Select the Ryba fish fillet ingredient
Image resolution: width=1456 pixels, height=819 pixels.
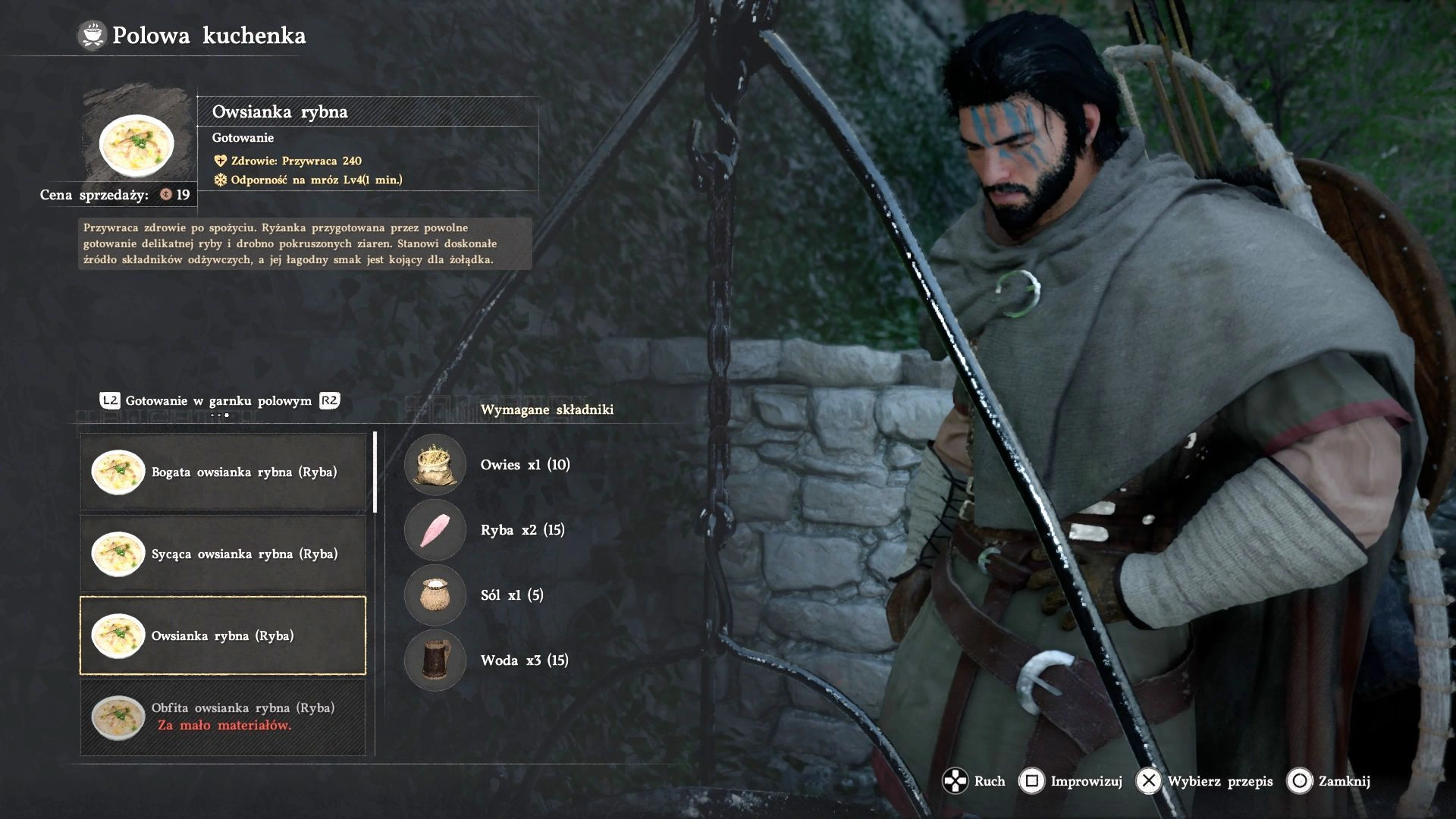pyautogui.click(x=435, y=530)
